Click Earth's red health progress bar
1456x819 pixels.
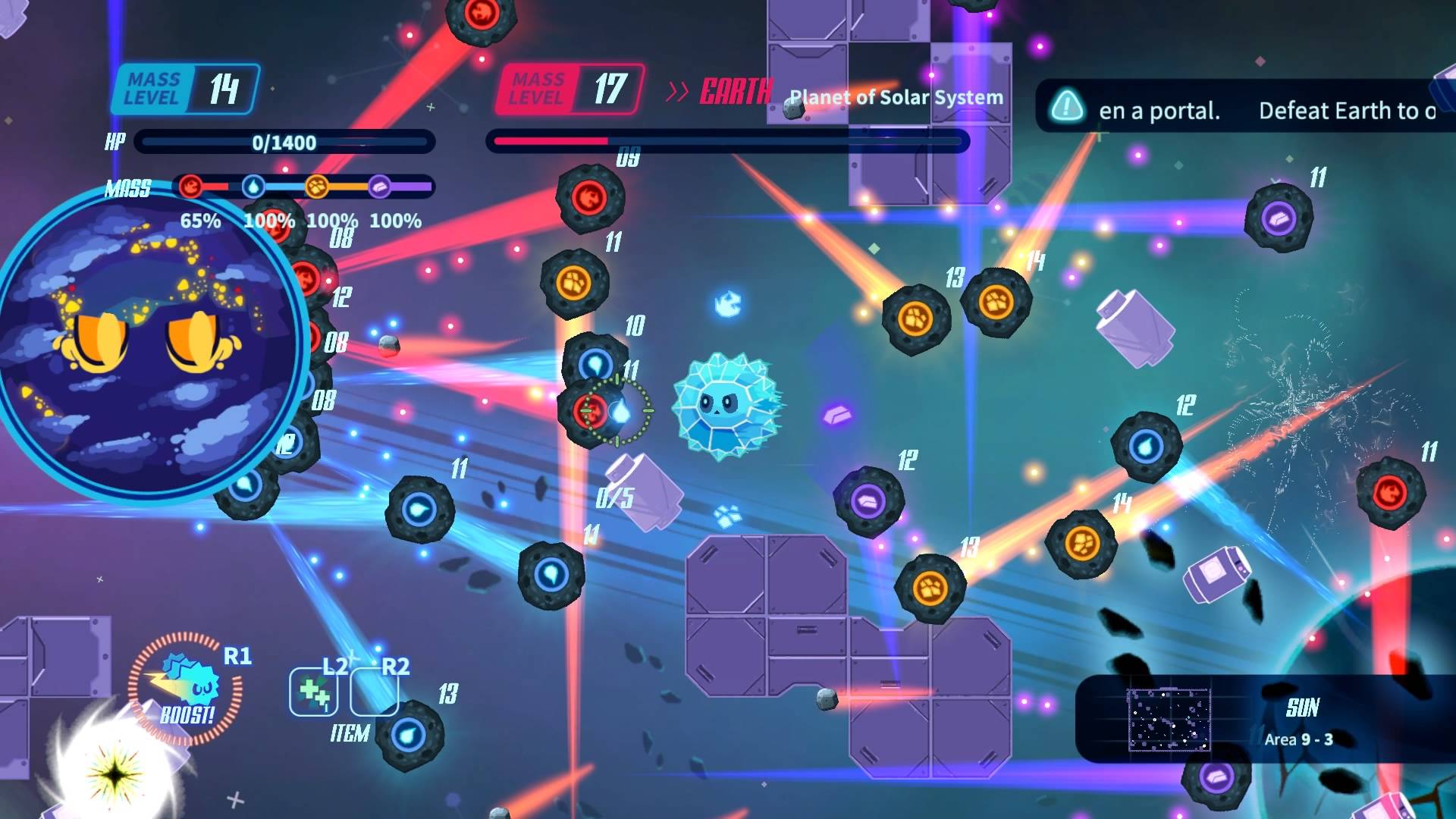click(549, 141)
